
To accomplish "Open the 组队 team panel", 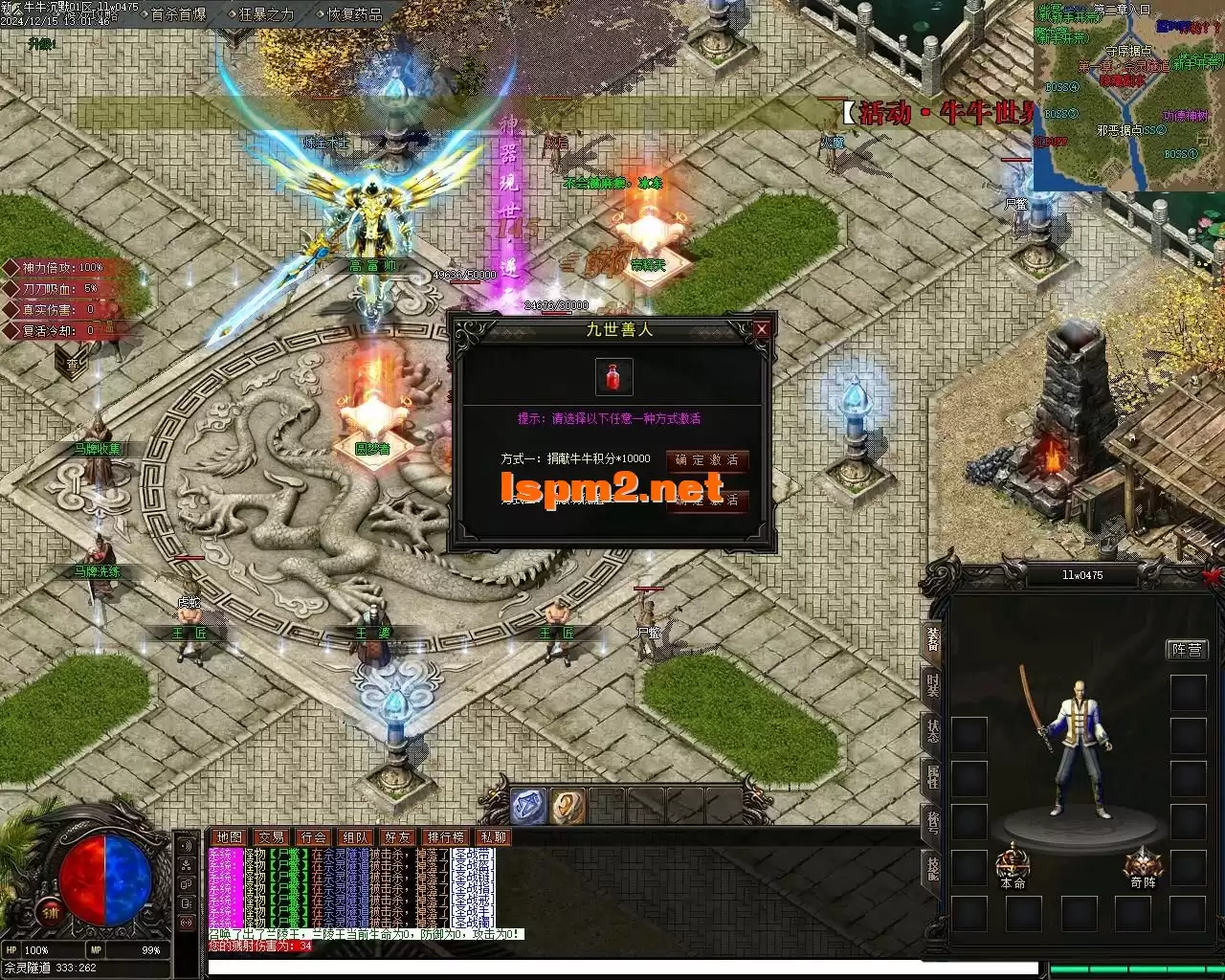I will 355,837.
